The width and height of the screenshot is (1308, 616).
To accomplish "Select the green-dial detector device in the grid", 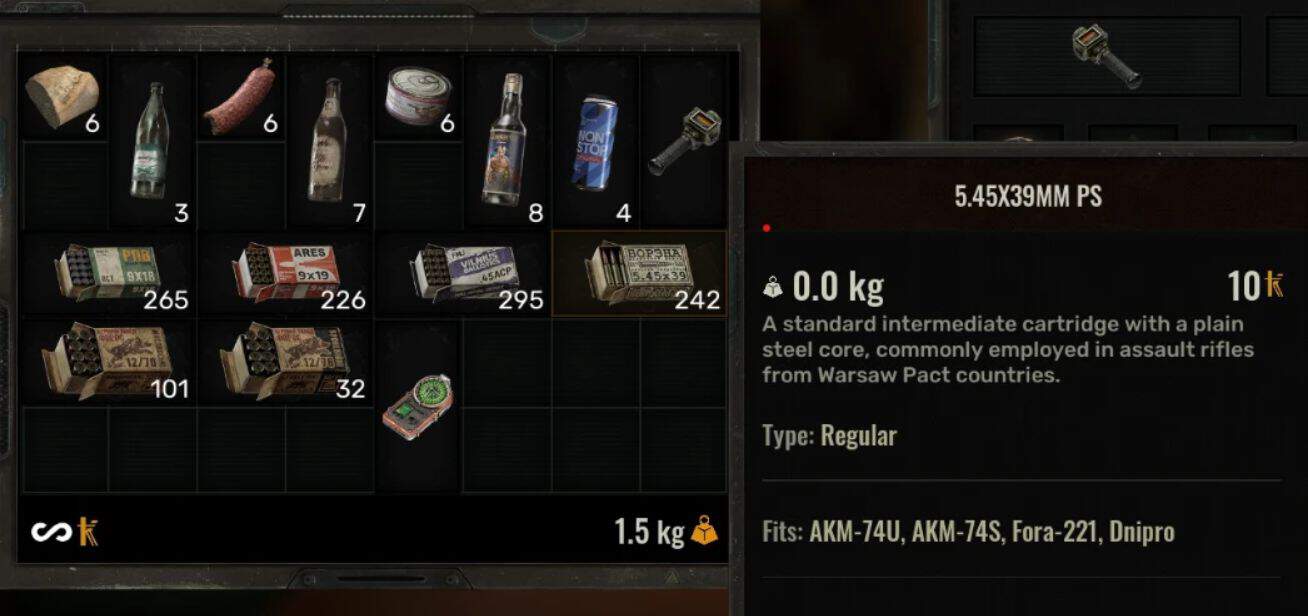I will (417, 406).
